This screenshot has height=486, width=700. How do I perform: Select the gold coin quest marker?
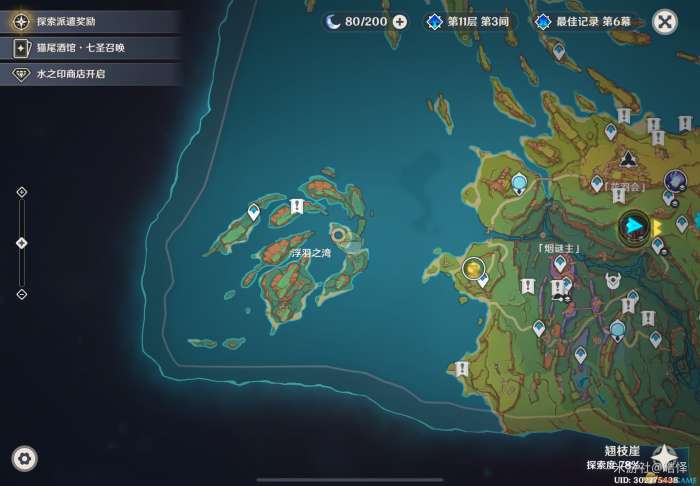(x=473, y=268)
